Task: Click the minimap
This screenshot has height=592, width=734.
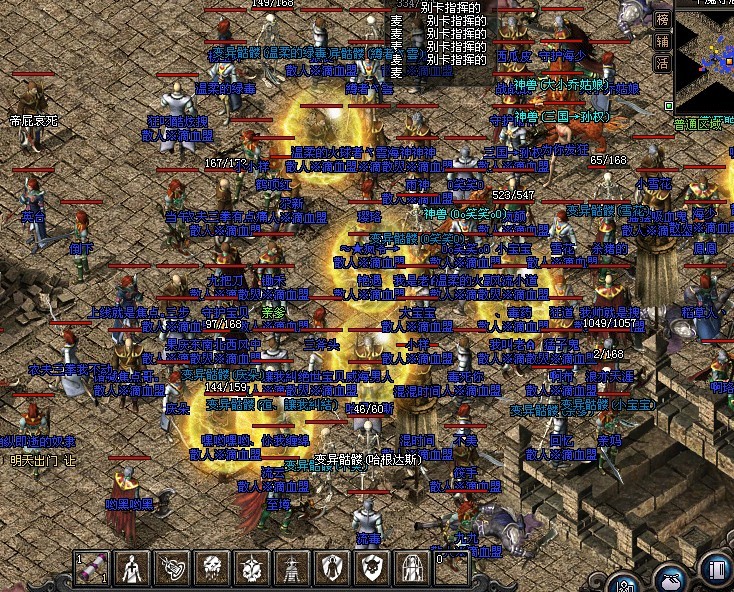Action: pos(704,60)
